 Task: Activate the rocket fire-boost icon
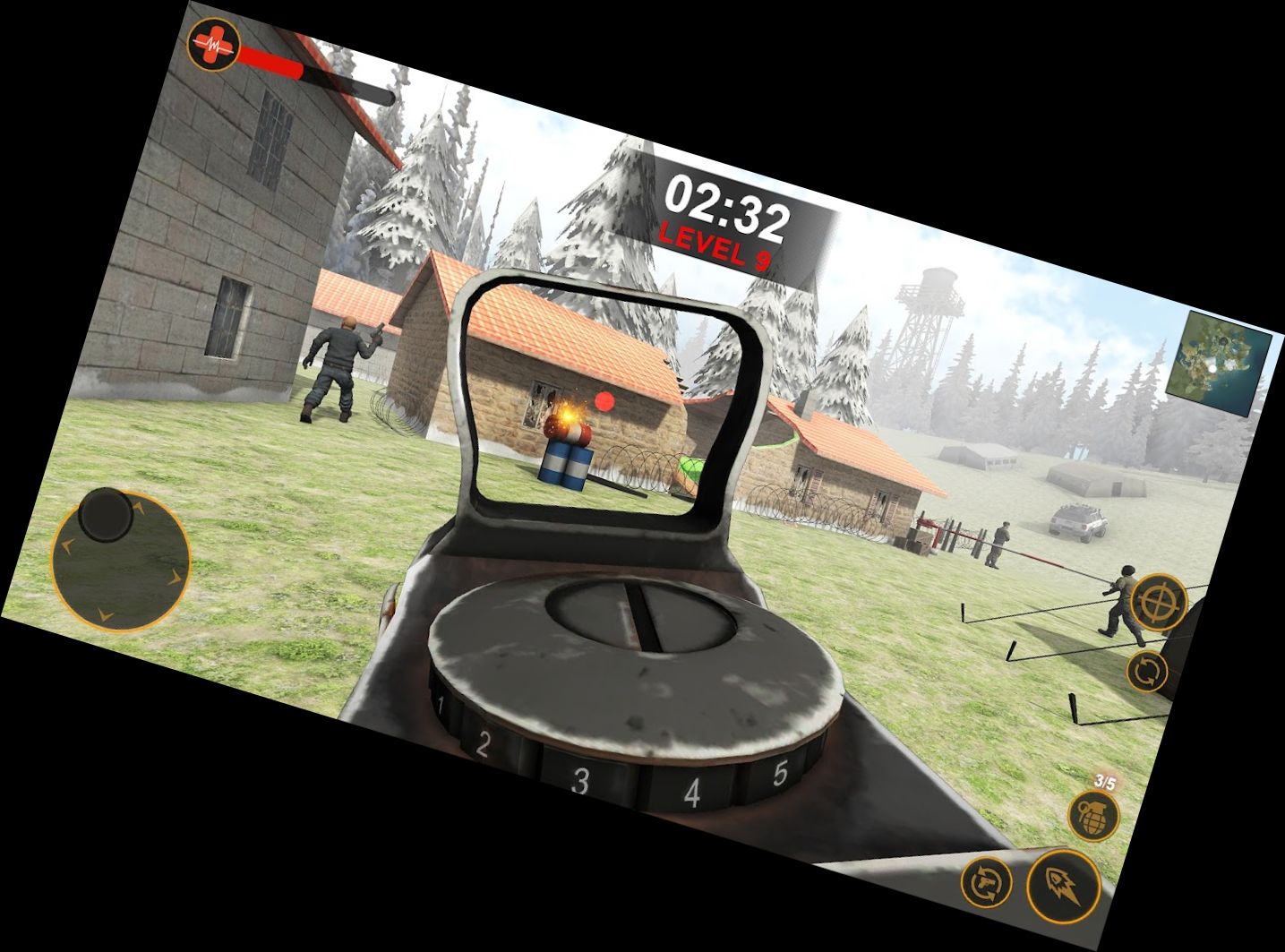click(1065, 886)
